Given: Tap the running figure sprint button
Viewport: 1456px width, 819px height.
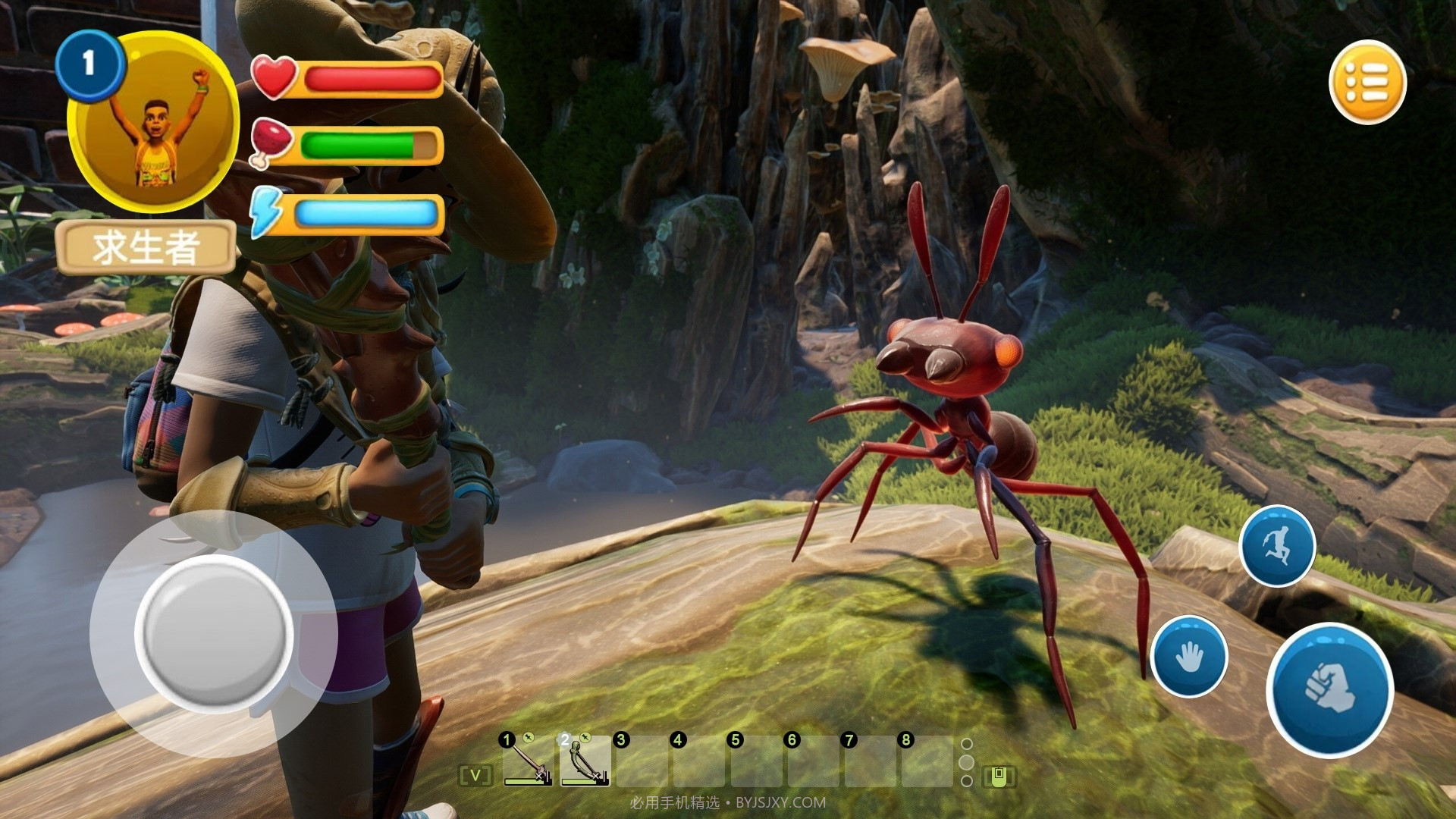Looking at the screenshot, I should click(x=1276, y=546).
